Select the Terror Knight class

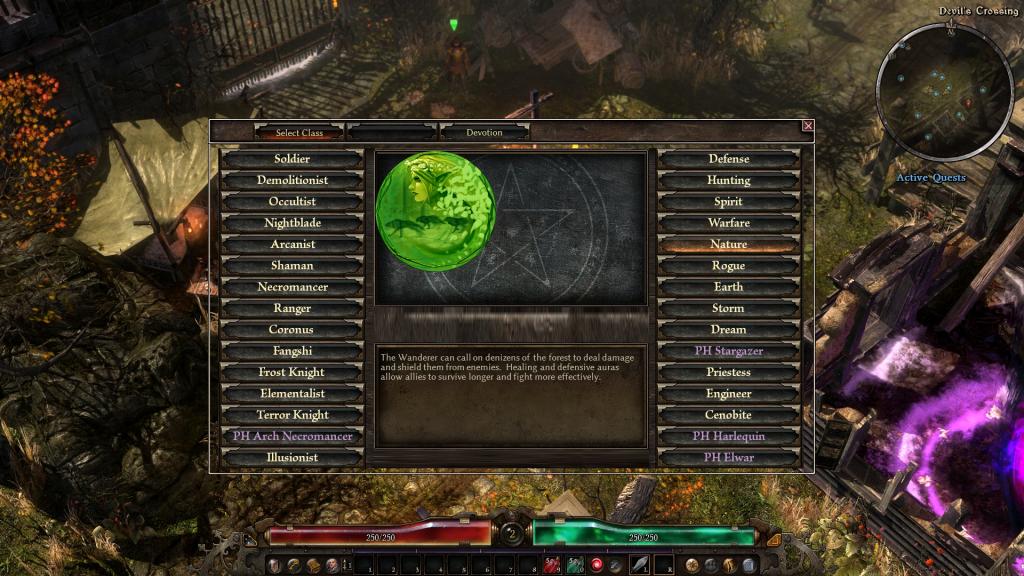[x=292, y=415]
